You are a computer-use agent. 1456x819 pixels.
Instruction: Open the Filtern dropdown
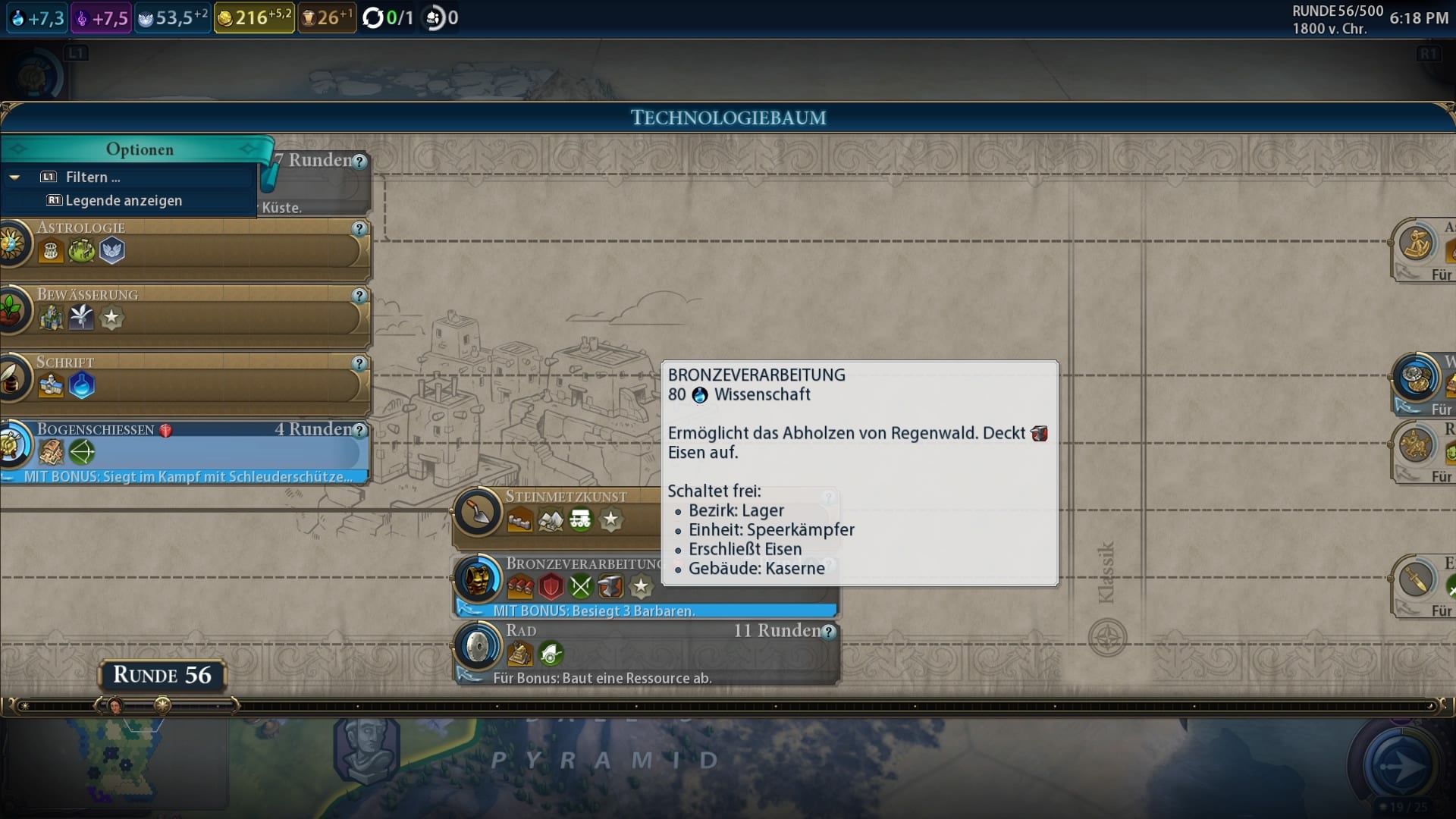click(93, 177)
